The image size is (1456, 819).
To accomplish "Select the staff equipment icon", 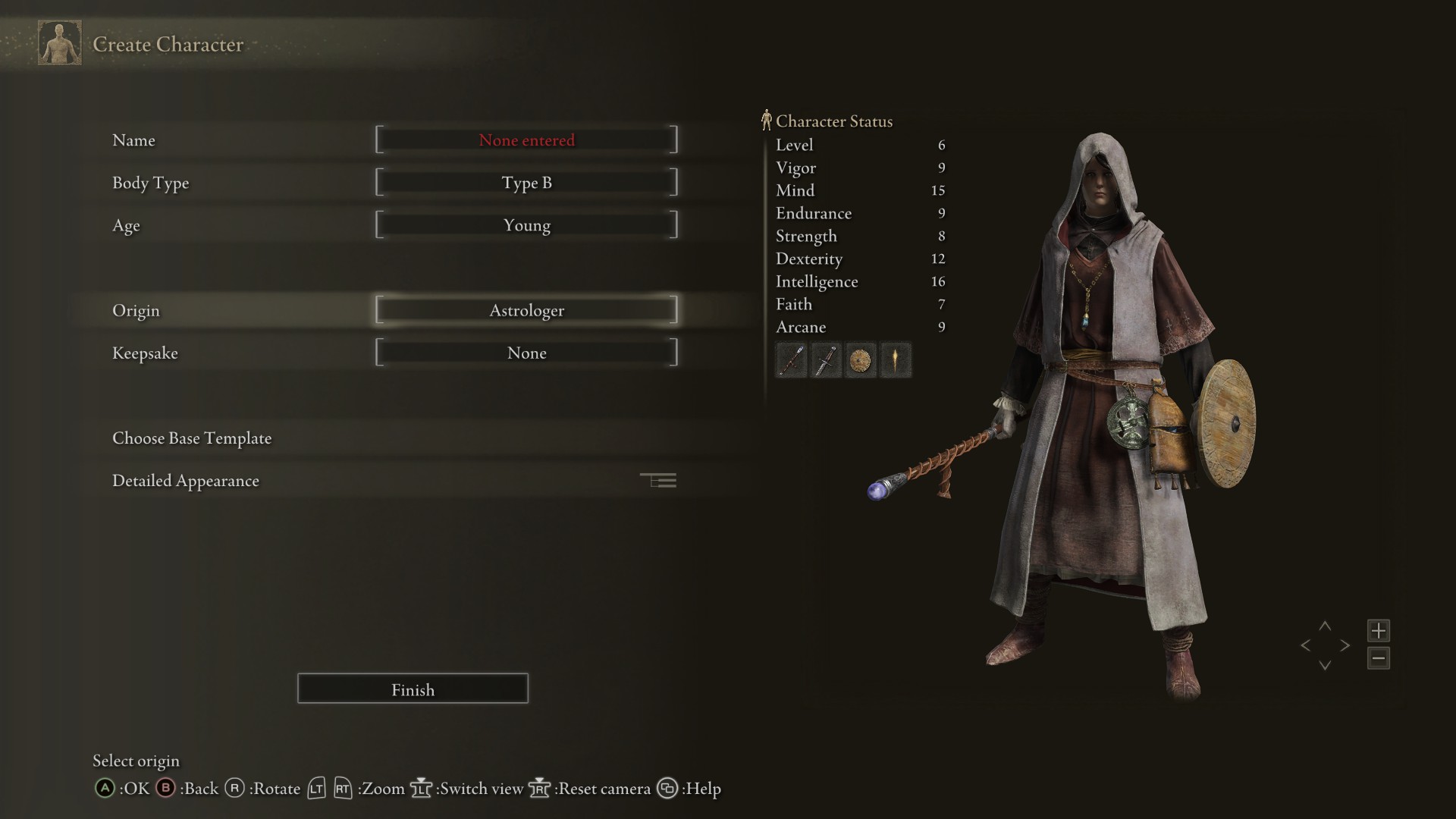I will click(x=791, y=360).
